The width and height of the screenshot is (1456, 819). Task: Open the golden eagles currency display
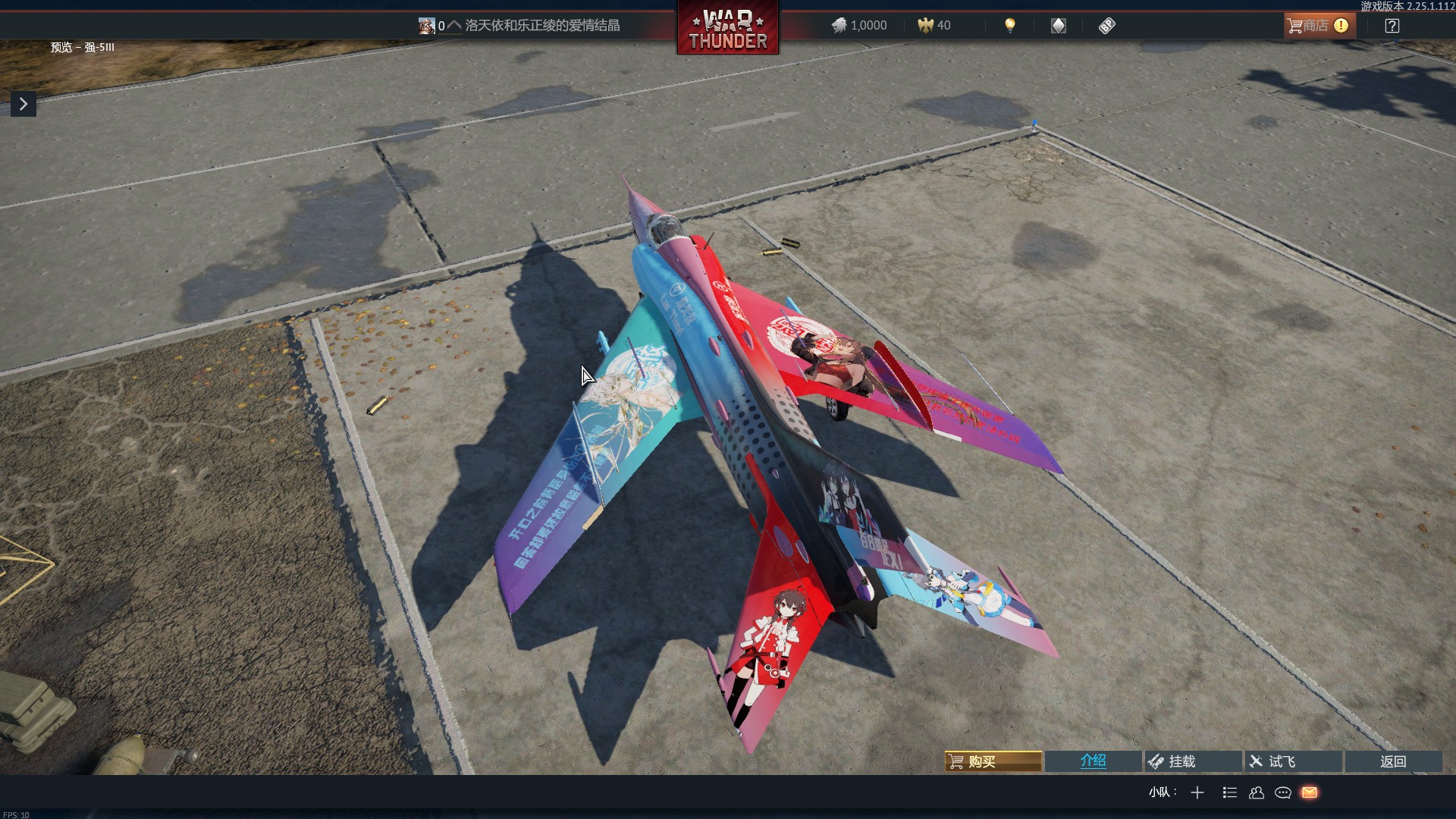(934, 26)
